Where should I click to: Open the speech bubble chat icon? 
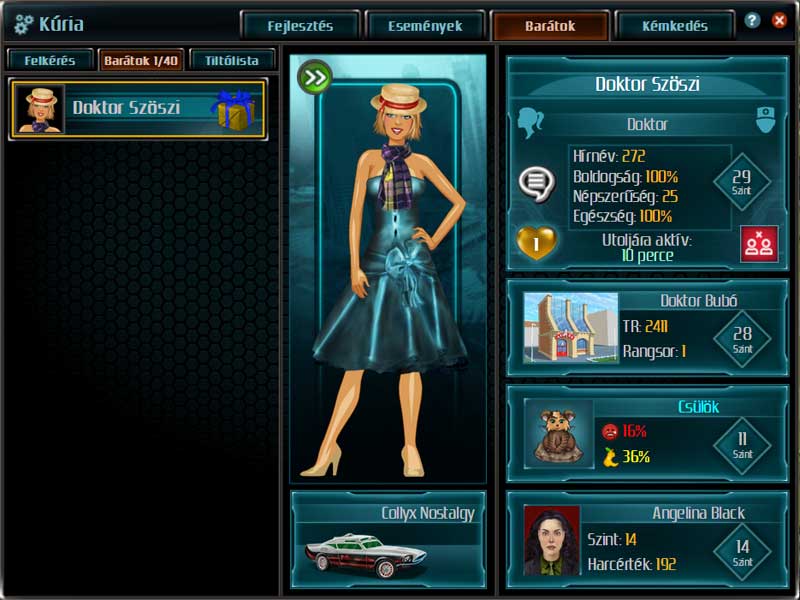pyautogui.click(x=536, y=183)
